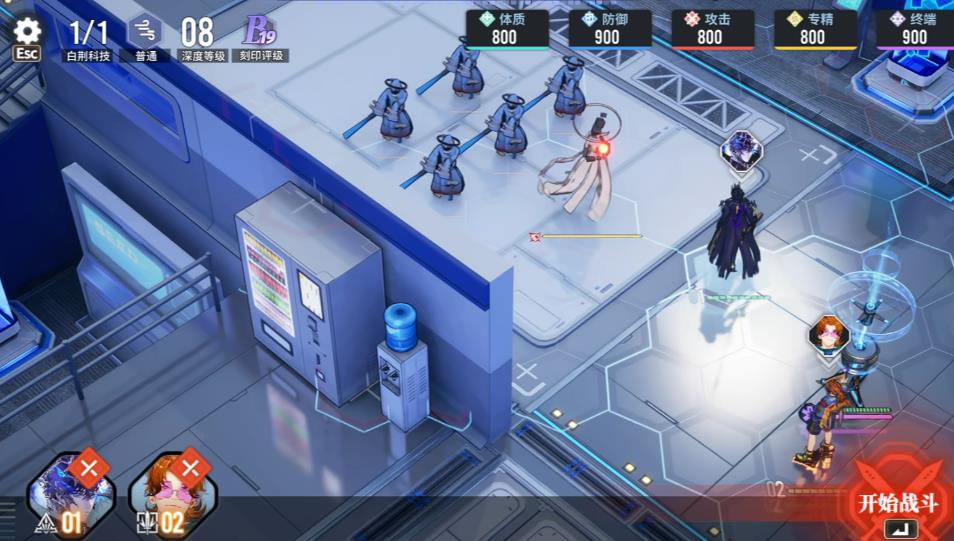
Task: Click the 开始战斗 start battle button
Action: pyautogui.click(x=898, y=503)
